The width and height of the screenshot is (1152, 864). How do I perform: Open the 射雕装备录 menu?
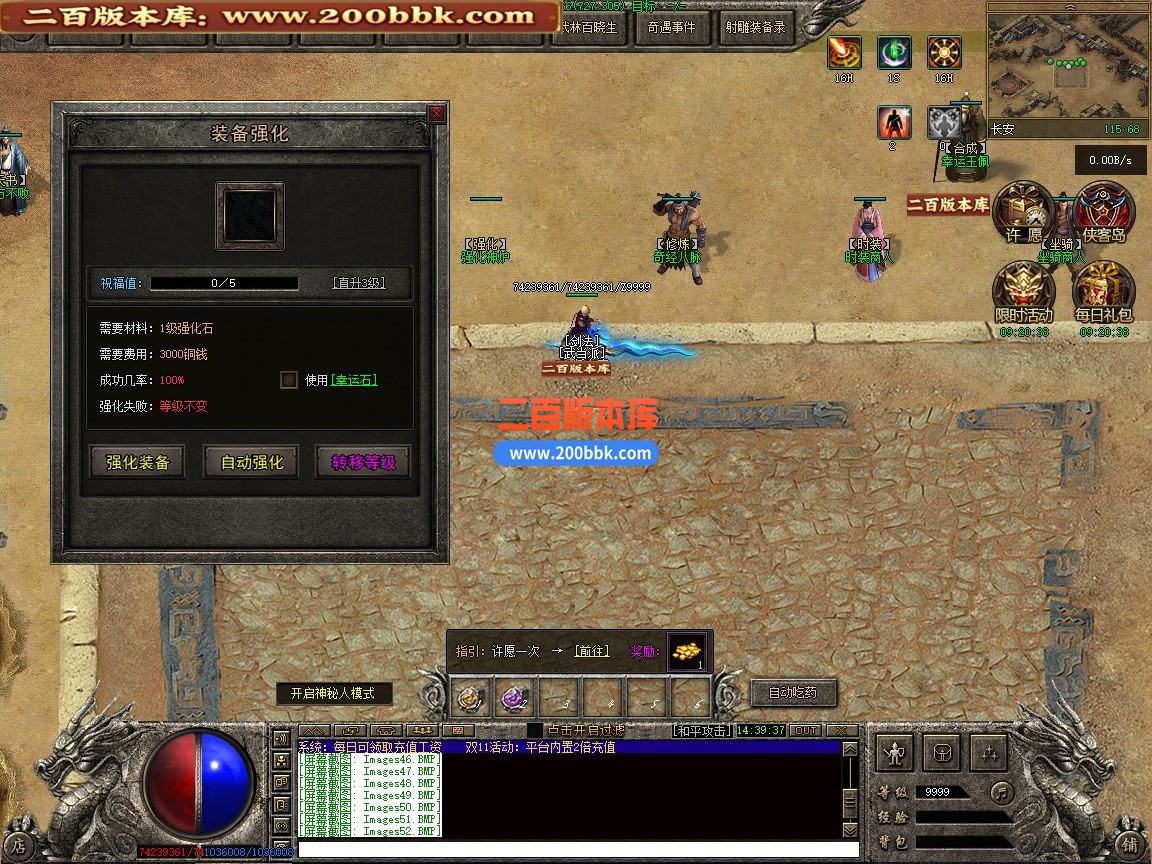pyautogui.click(x=755, y=28)
